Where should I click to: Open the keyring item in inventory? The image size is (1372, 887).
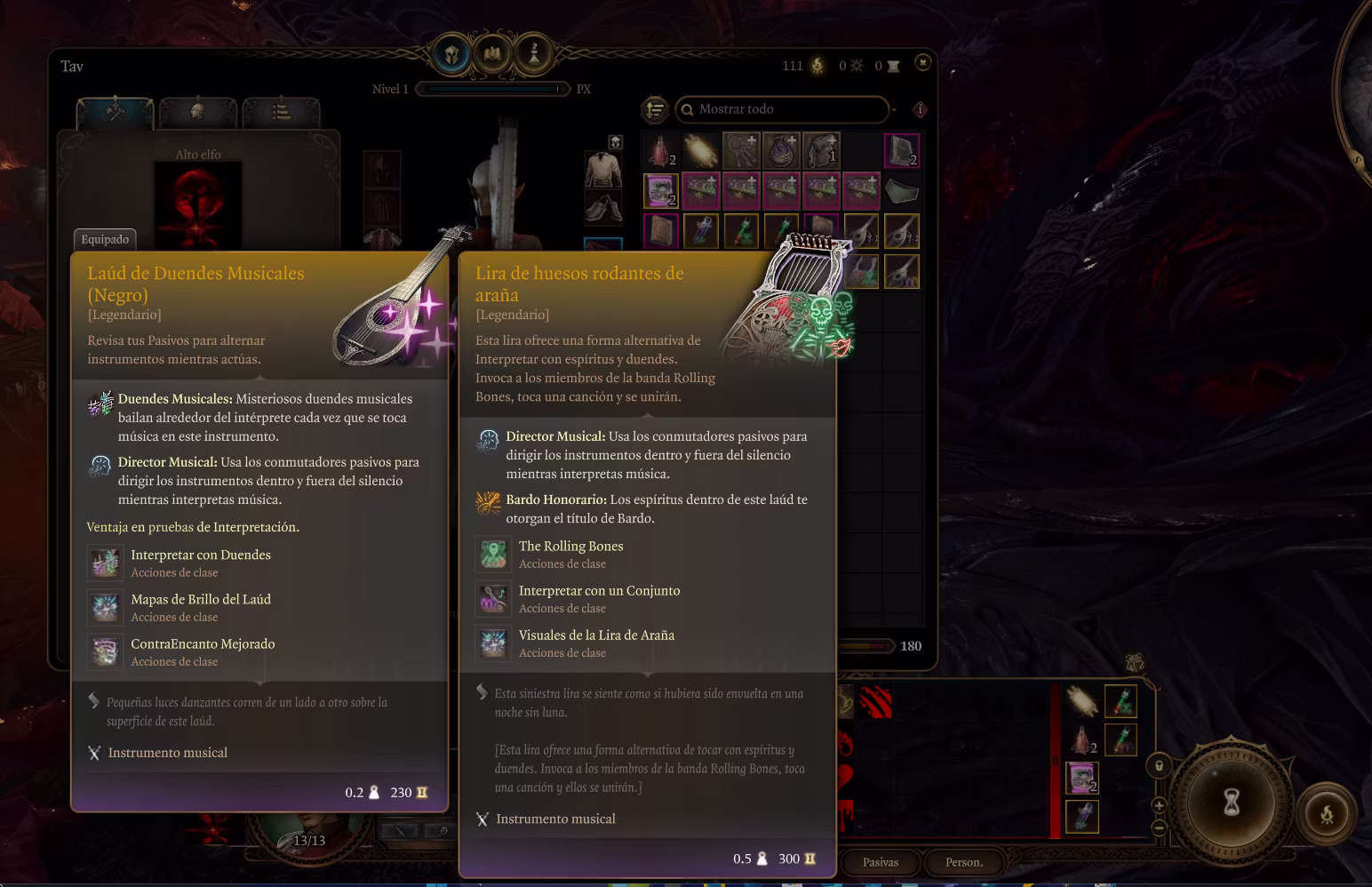click(x=741, y=151)
